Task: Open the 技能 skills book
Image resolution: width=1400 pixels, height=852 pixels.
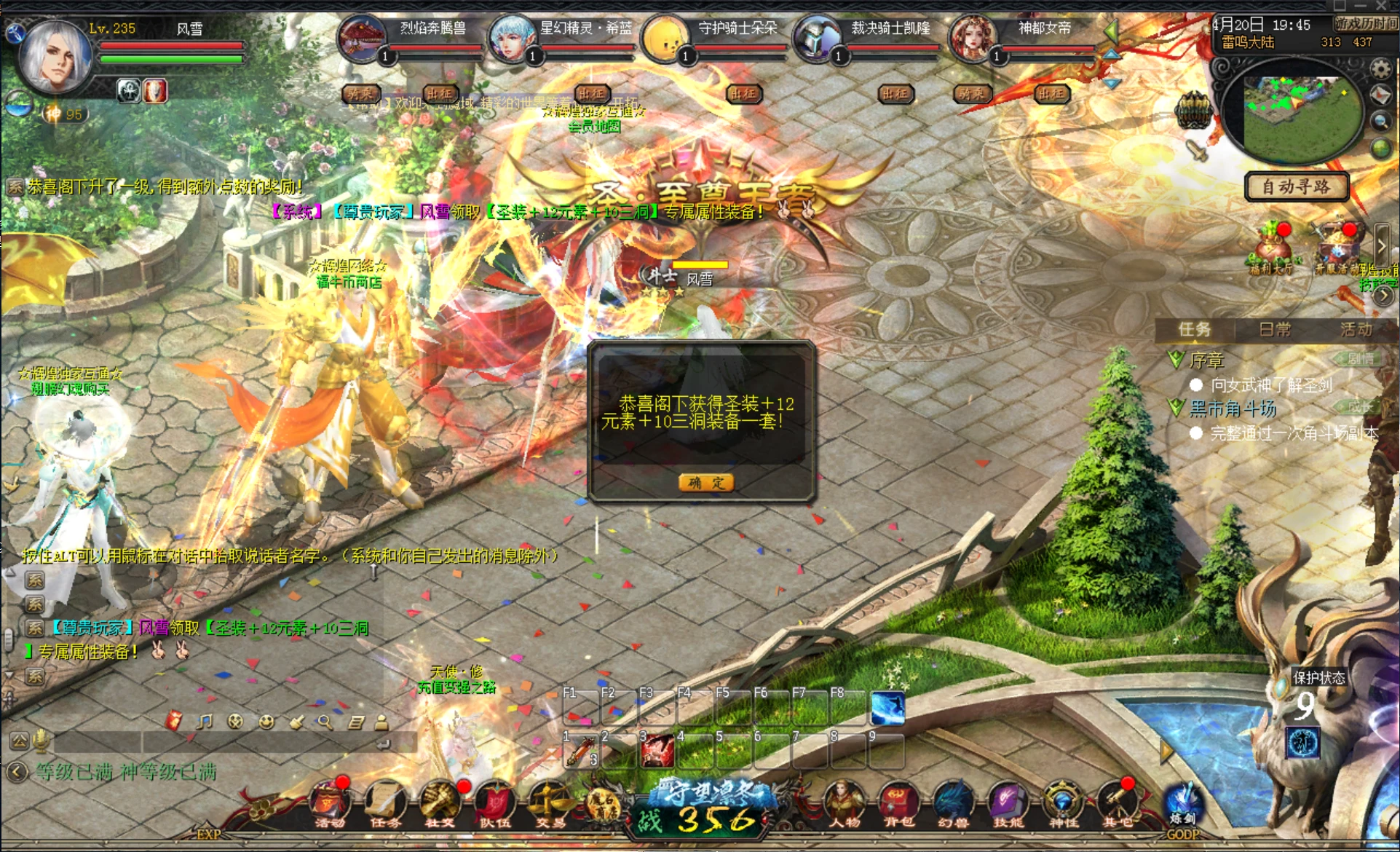Action: point(1008,805)
